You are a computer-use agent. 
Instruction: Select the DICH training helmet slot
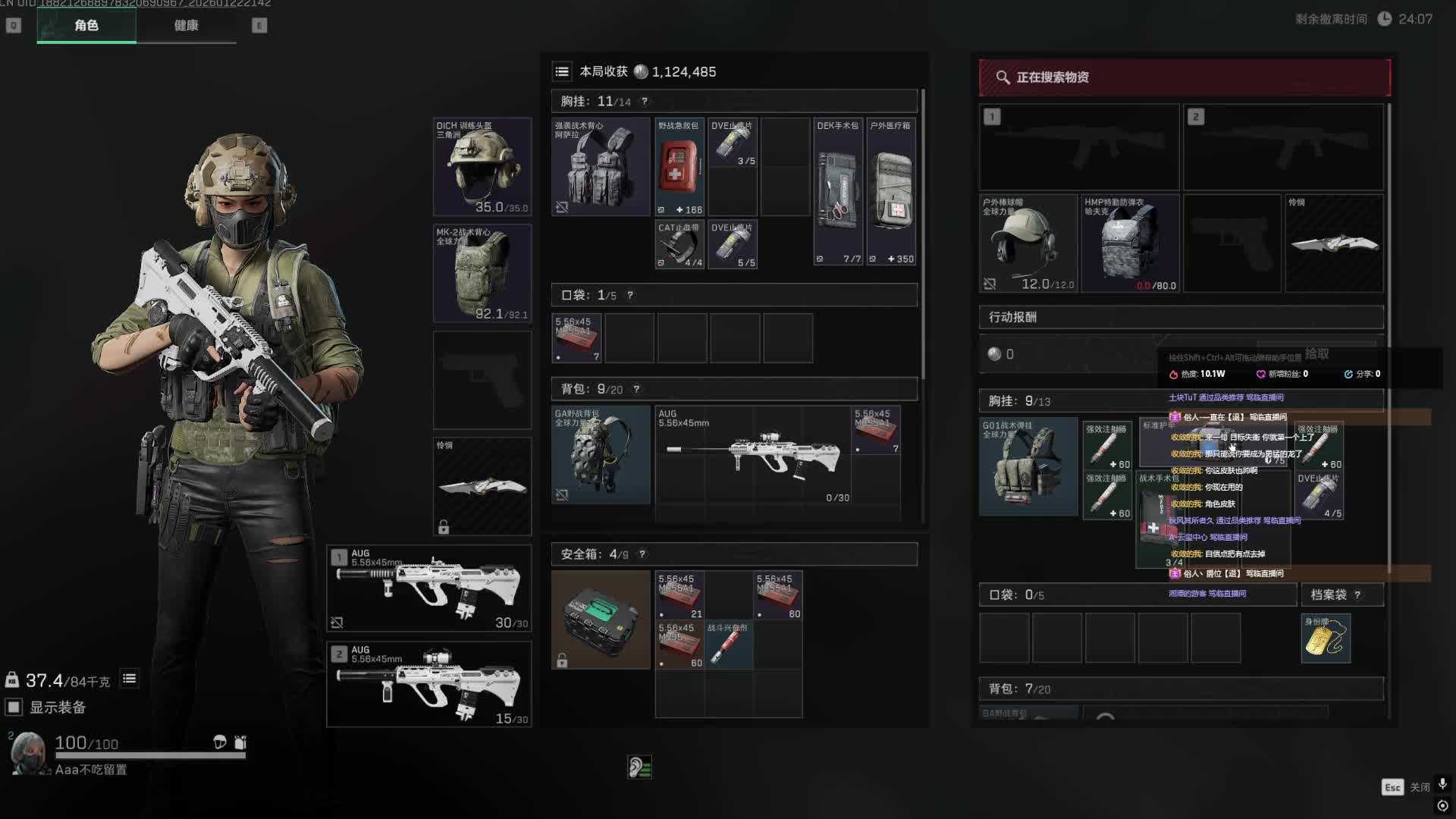point(482,167)
